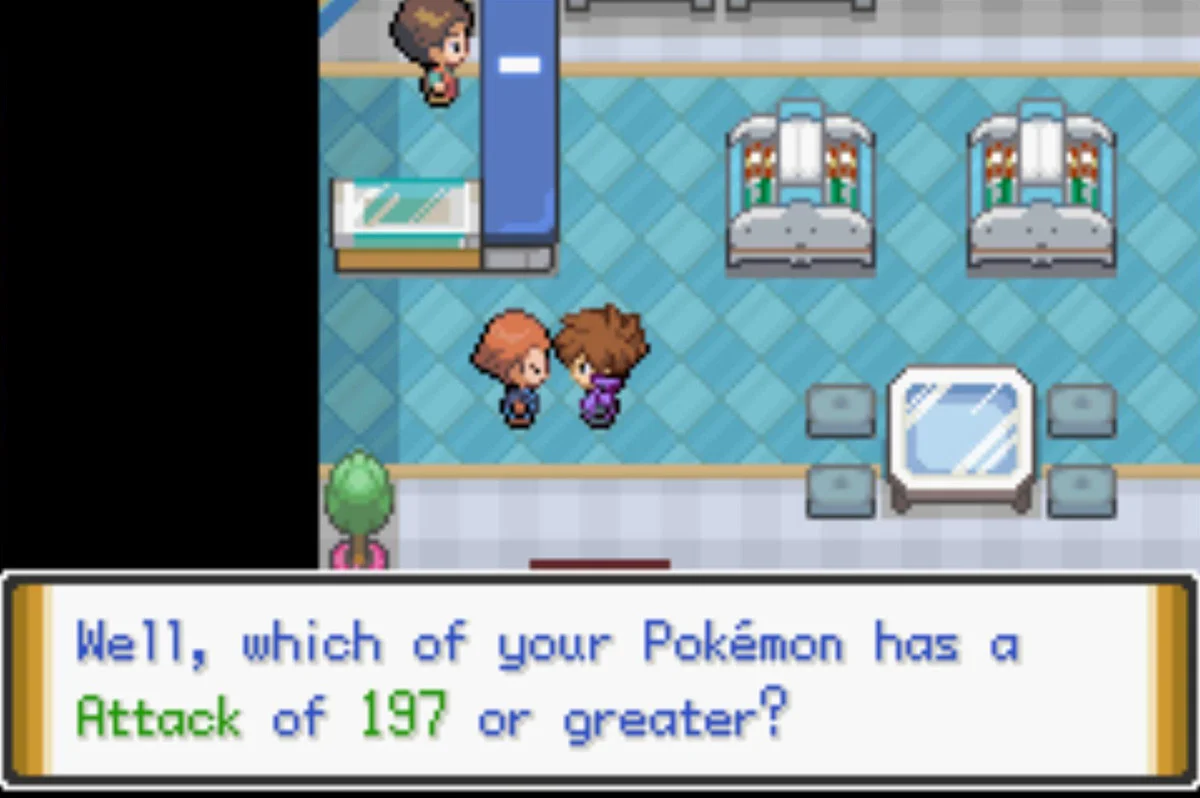Advance the Attack of 197 dialogue box
The height and width of the screenshot is (798, 1200).
pyautogui.click(x=600, y=680)
